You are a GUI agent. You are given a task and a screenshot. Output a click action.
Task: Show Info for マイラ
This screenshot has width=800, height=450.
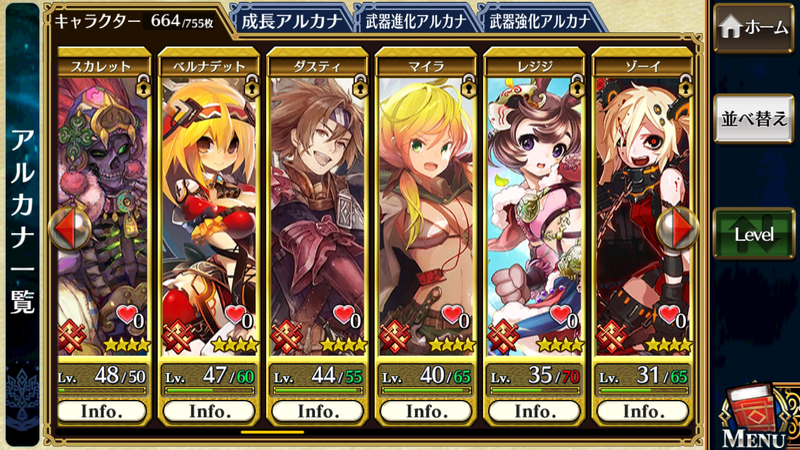425,411
